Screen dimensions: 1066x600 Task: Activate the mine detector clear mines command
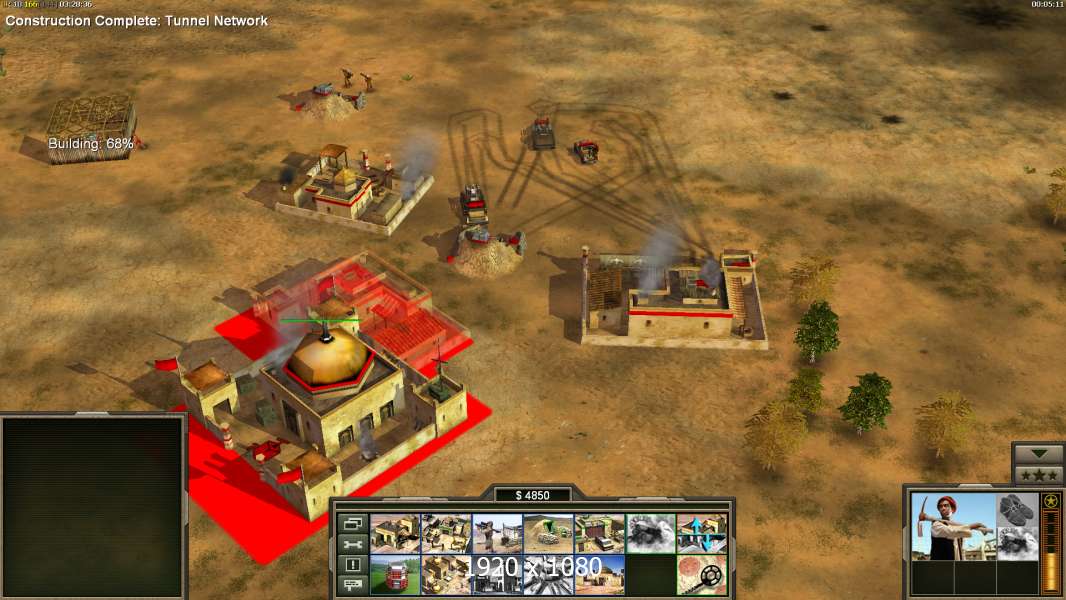(x=701, y=575)
